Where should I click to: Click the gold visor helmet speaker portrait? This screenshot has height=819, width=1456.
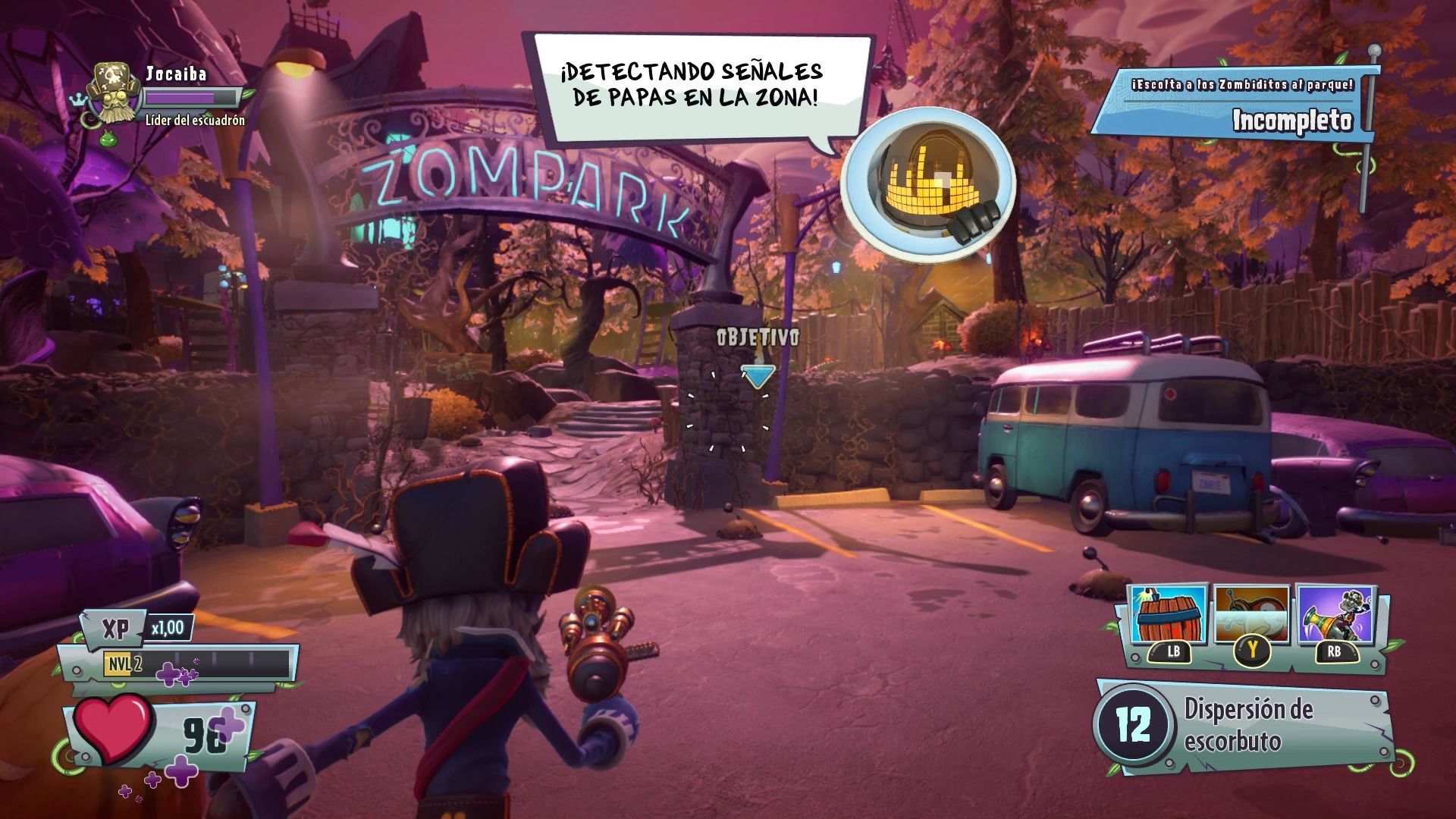(927, 180)
